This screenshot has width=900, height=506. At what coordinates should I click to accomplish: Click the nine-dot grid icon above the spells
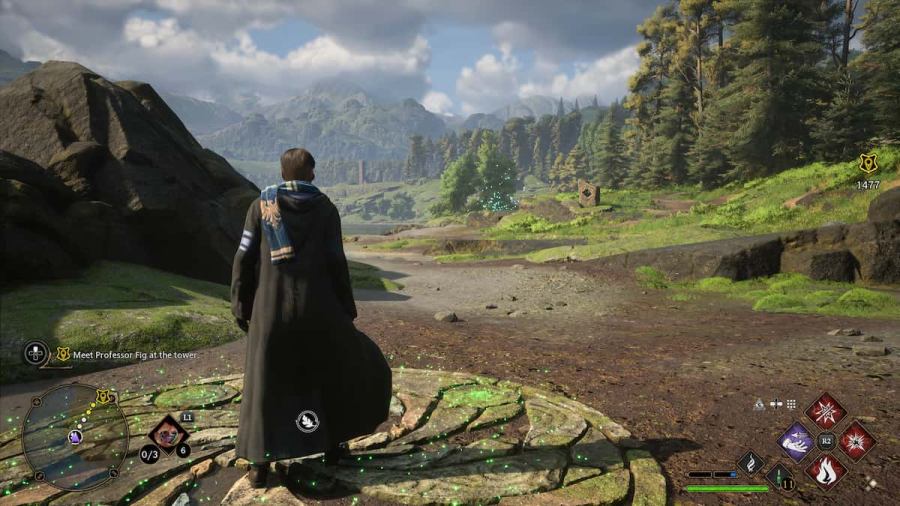click(x=790, y=404)
